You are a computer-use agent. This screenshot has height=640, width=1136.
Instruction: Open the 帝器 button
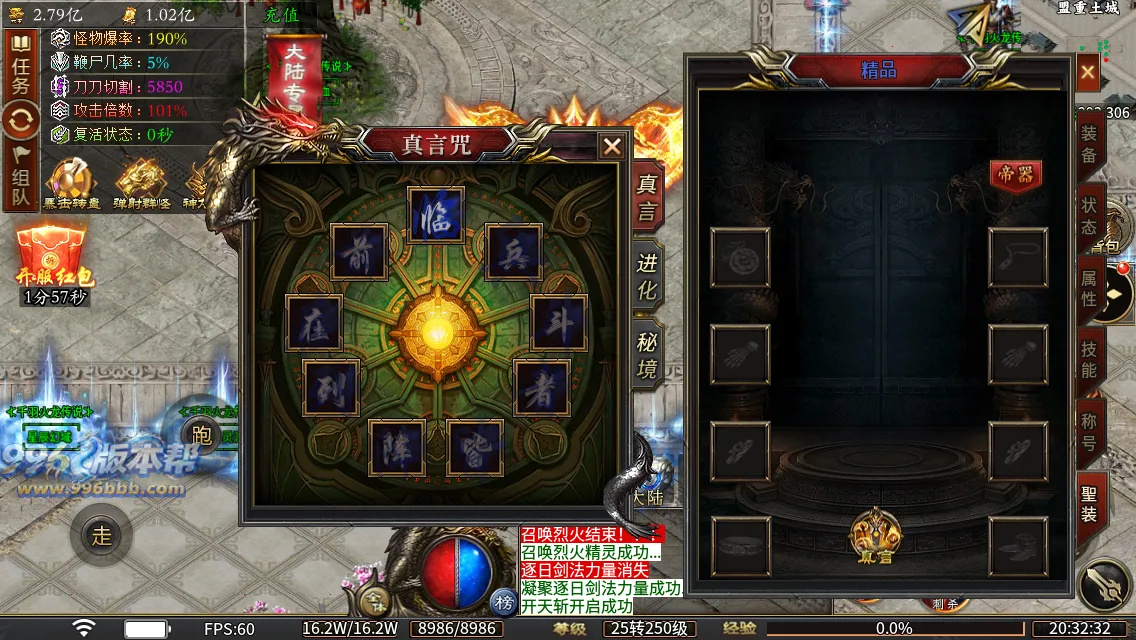pos(1015,174)
